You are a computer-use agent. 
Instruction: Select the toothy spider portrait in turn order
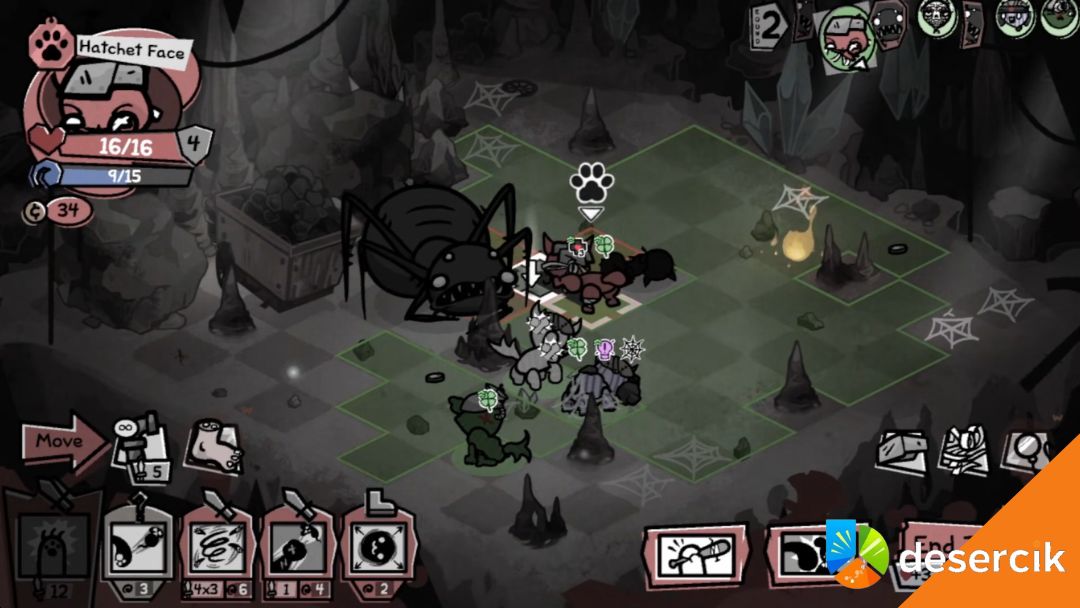[x=889, y=20]
